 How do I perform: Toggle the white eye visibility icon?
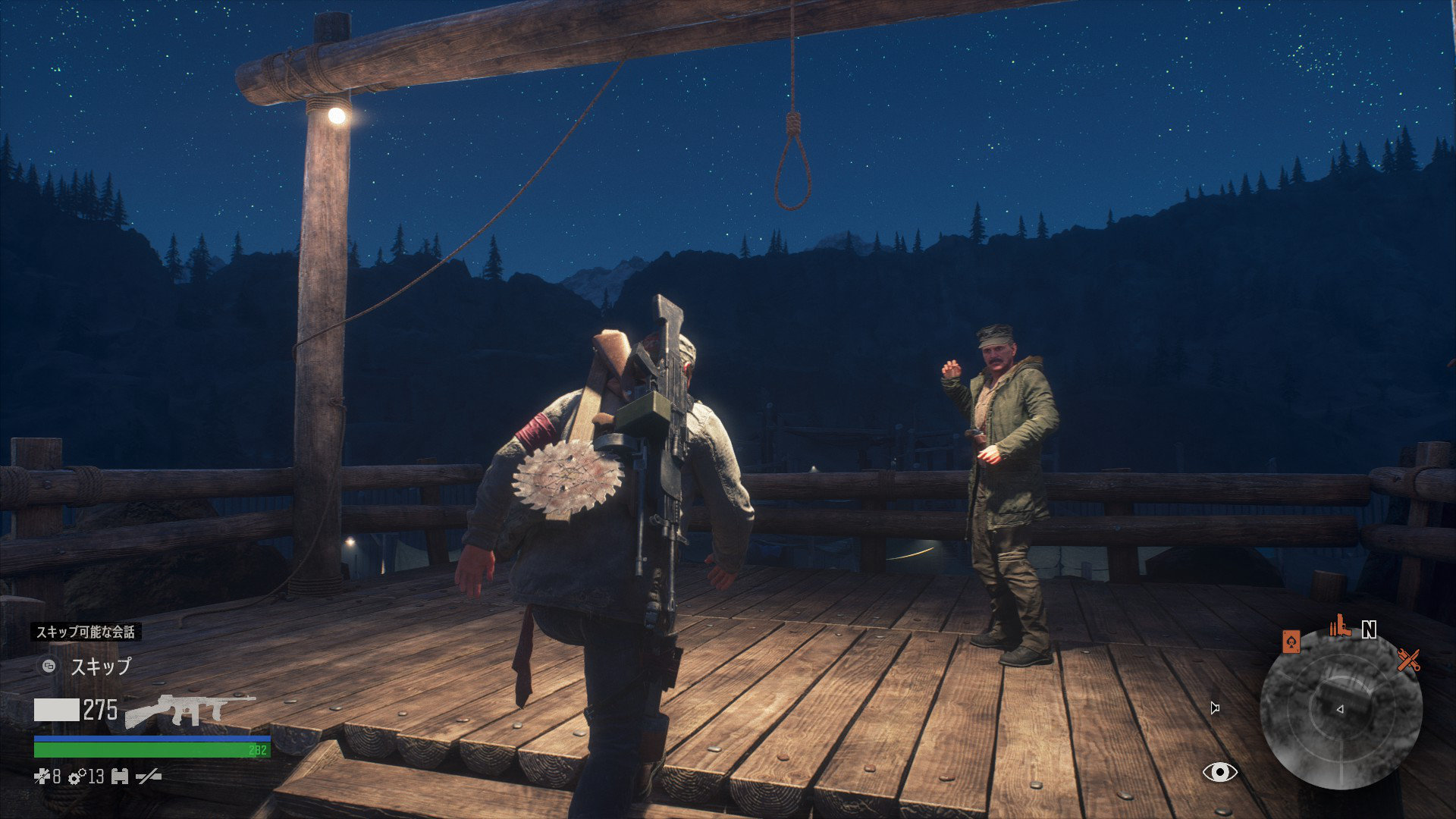[1219, 772]
